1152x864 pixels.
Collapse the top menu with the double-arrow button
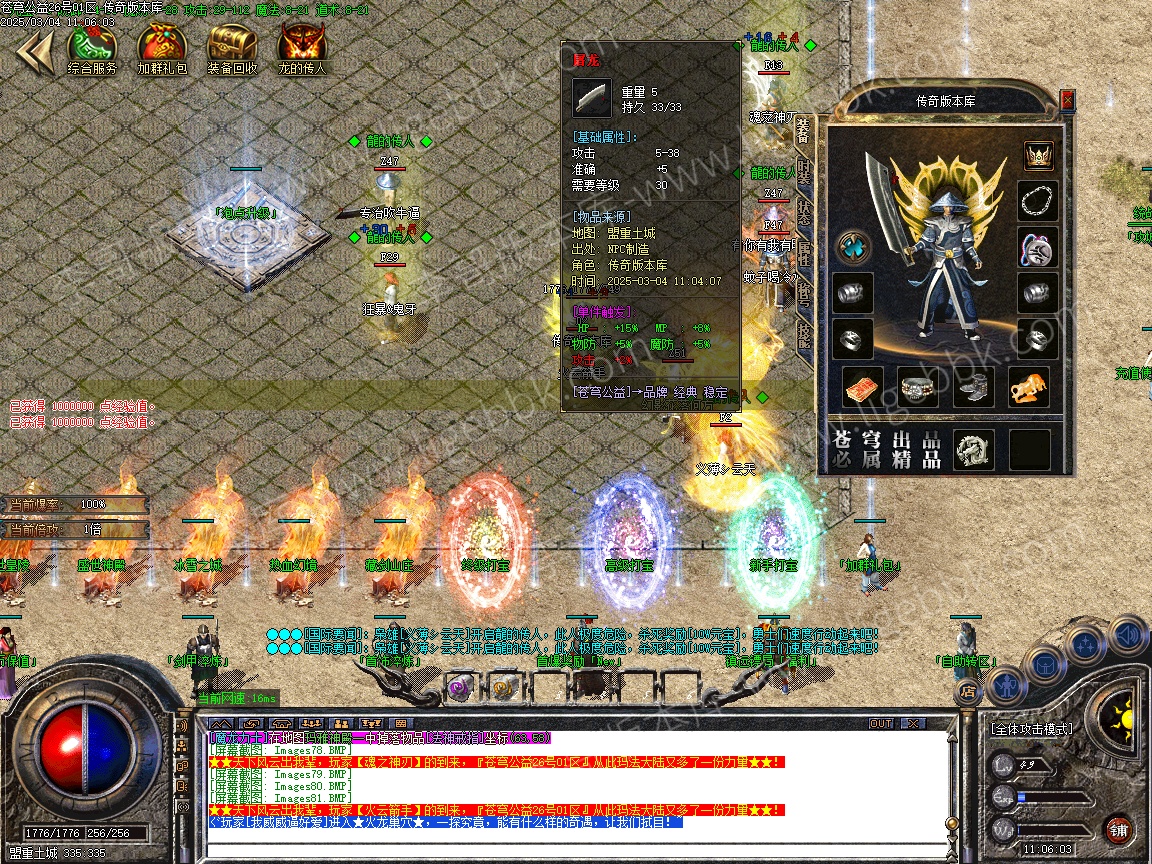tap(33, 52)
